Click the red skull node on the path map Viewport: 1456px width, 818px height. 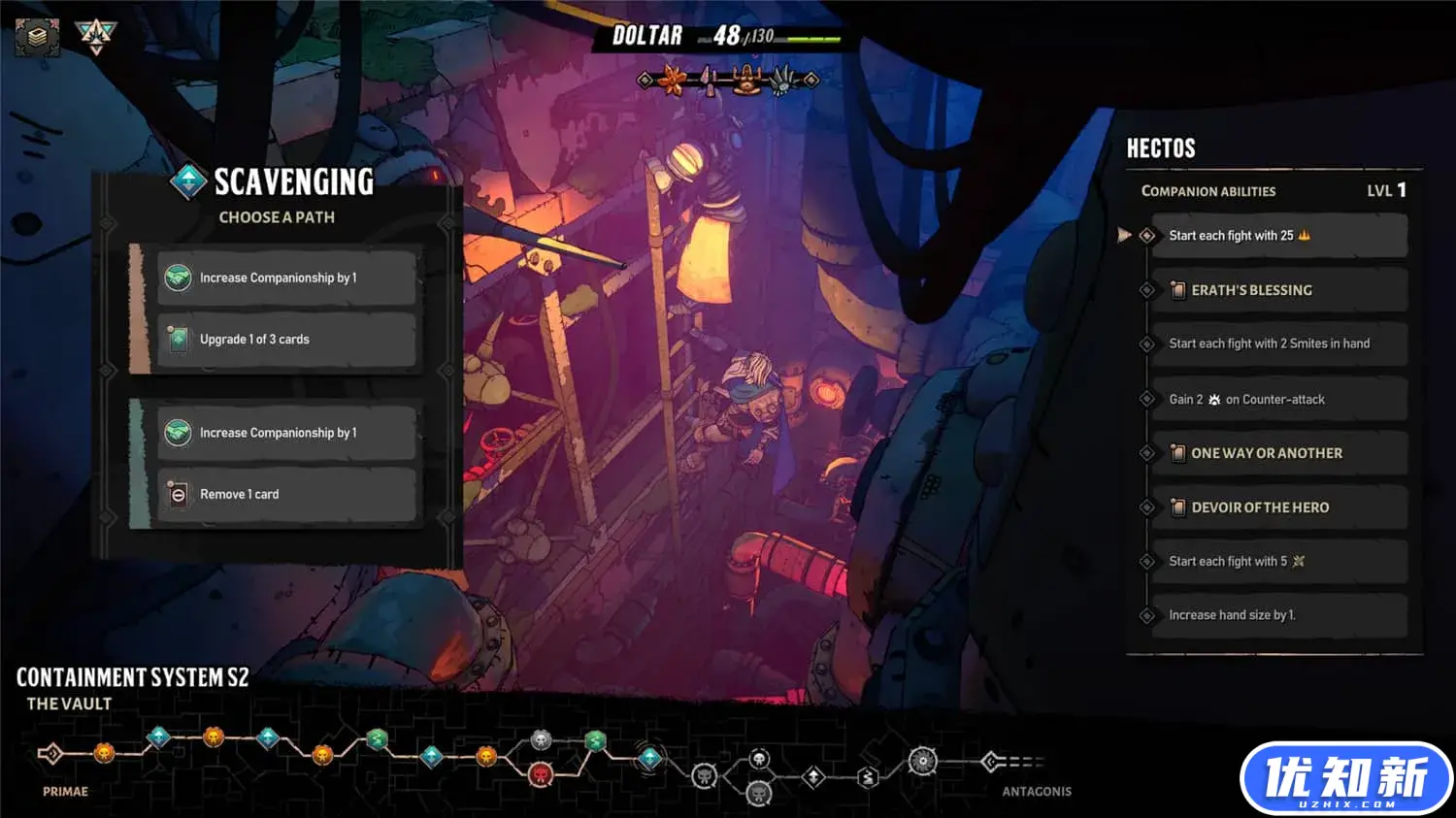[541, 774]
